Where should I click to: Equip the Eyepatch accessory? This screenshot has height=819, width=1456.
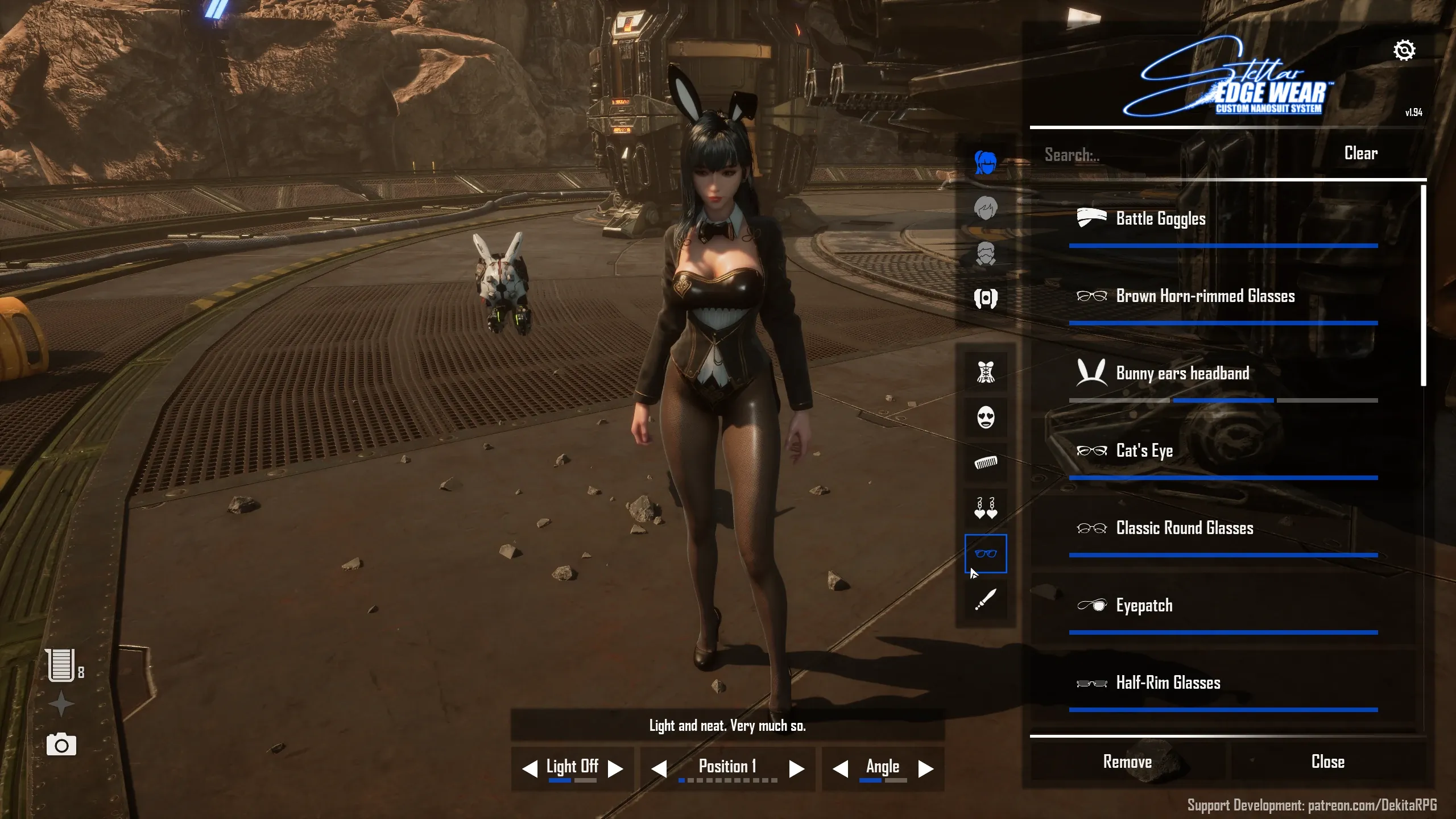pyautogui.click(x=1144, y=606)
